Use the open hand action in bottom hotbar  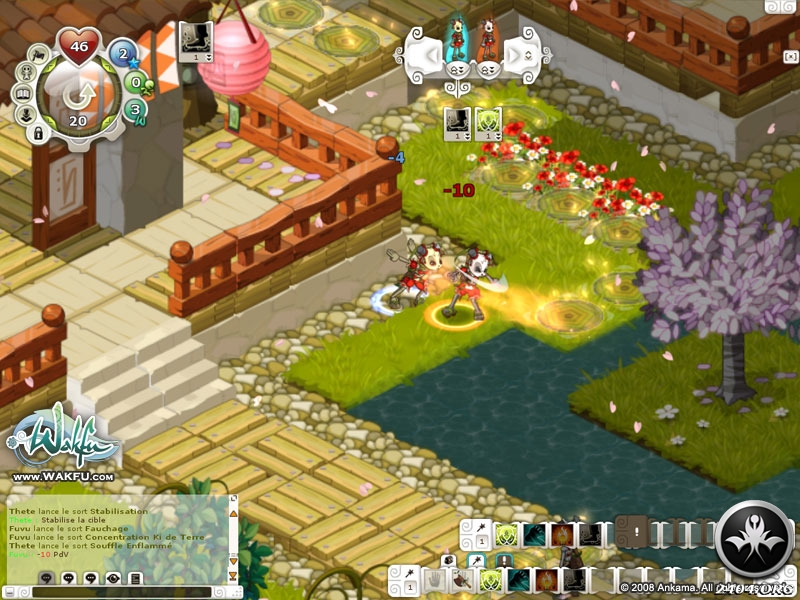coord(433,579)
